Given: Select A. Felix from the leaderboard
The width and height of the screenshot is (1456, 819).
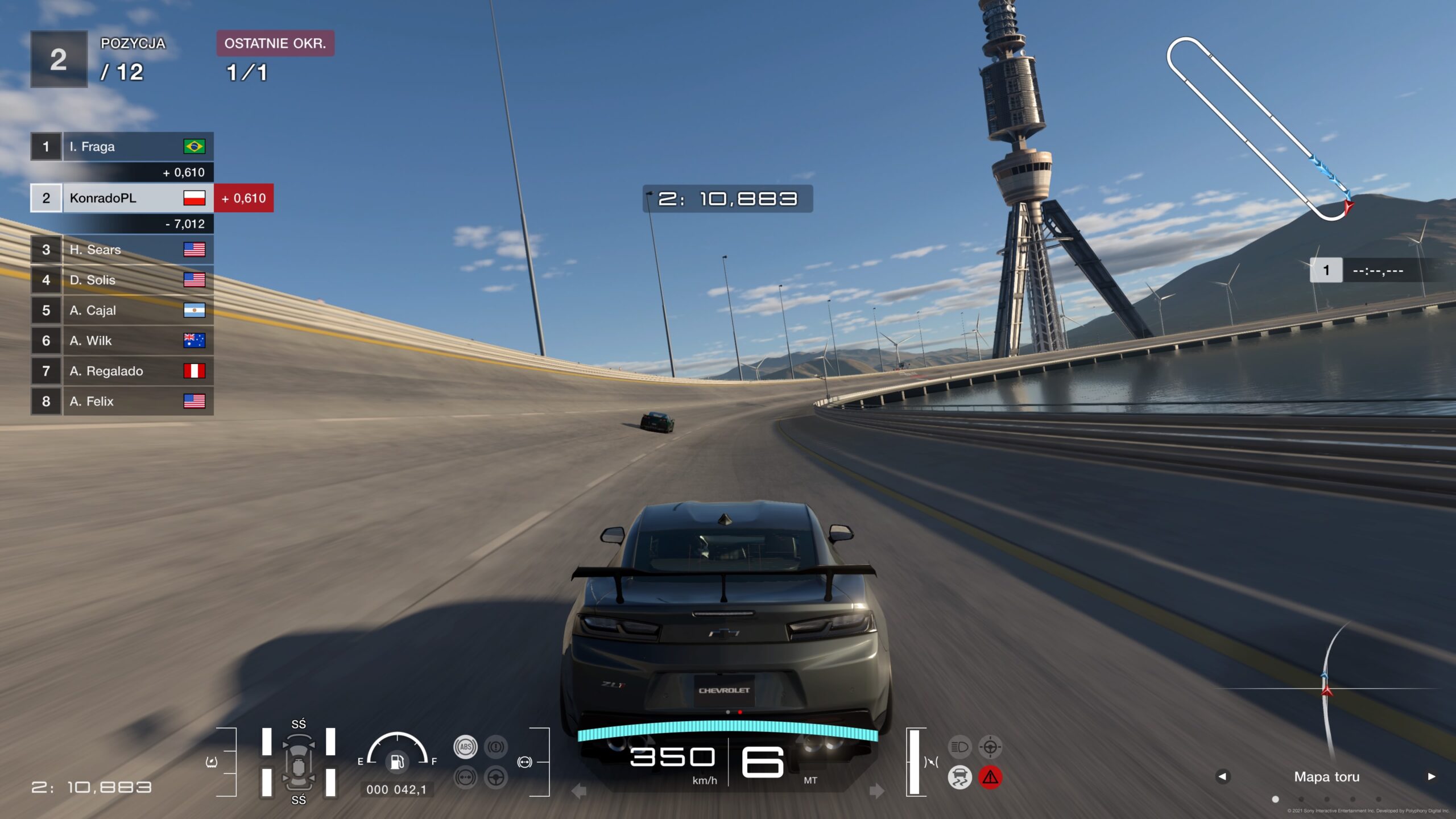Looking at the screenshot, I should (122, 402).
